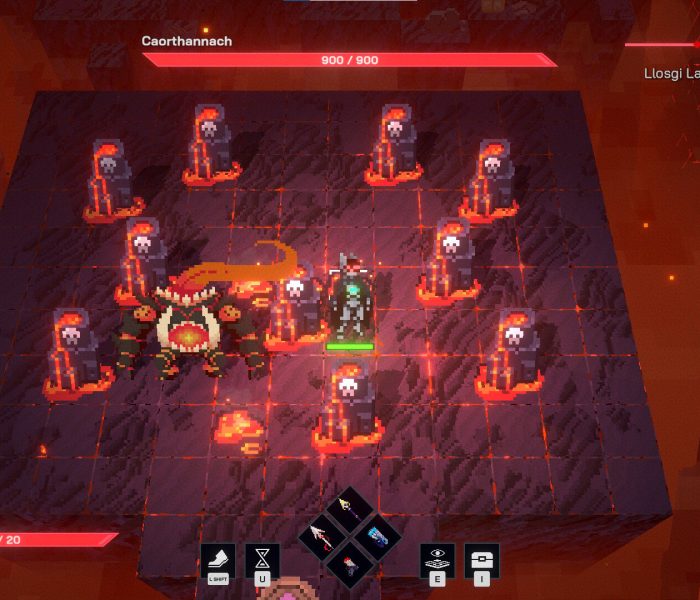
Task: Activate the boot dash ability icon
Action: (x=218, y=560)
